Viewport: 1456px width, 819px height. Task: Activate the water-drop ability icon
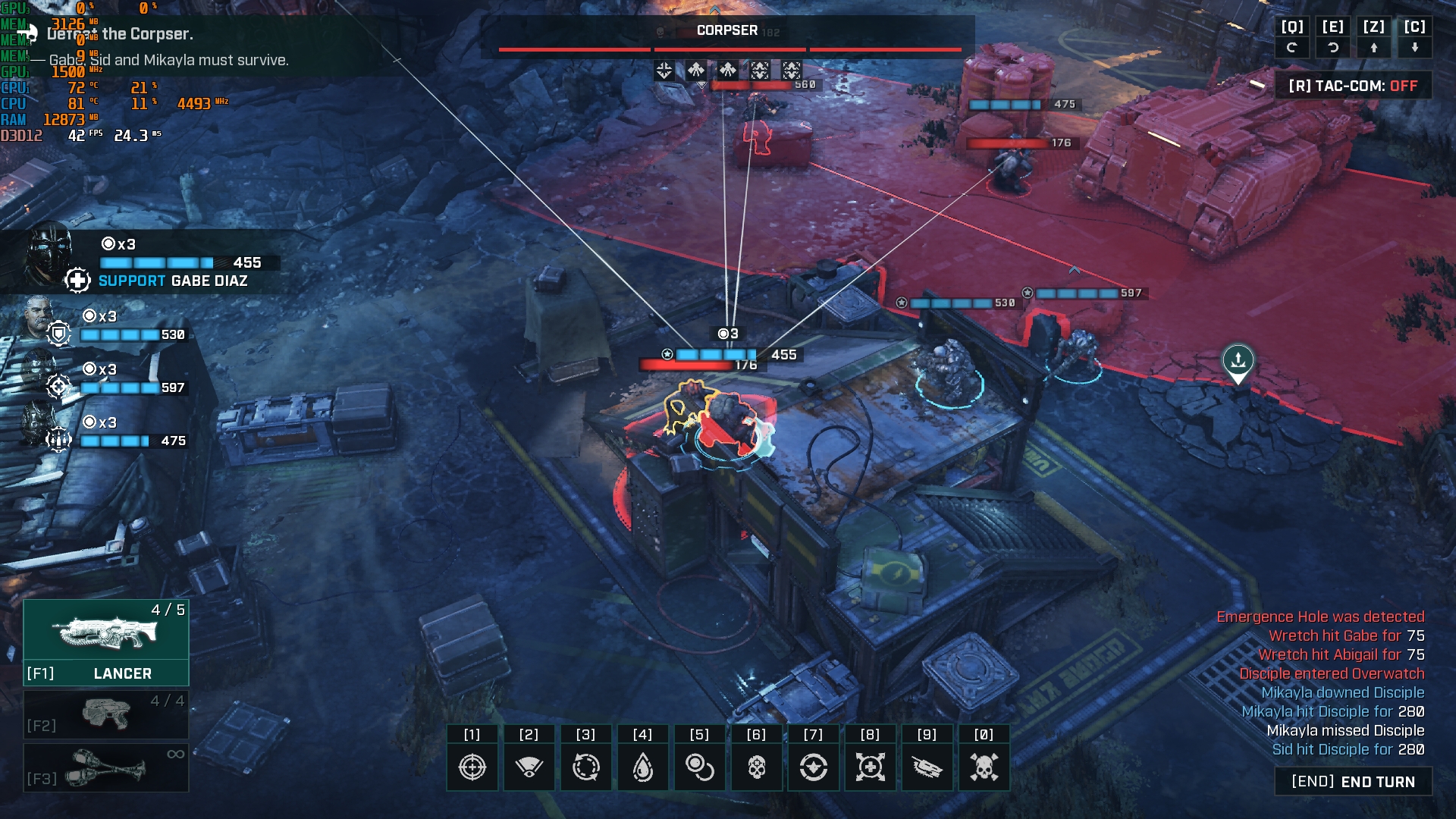tap(642, 767)
